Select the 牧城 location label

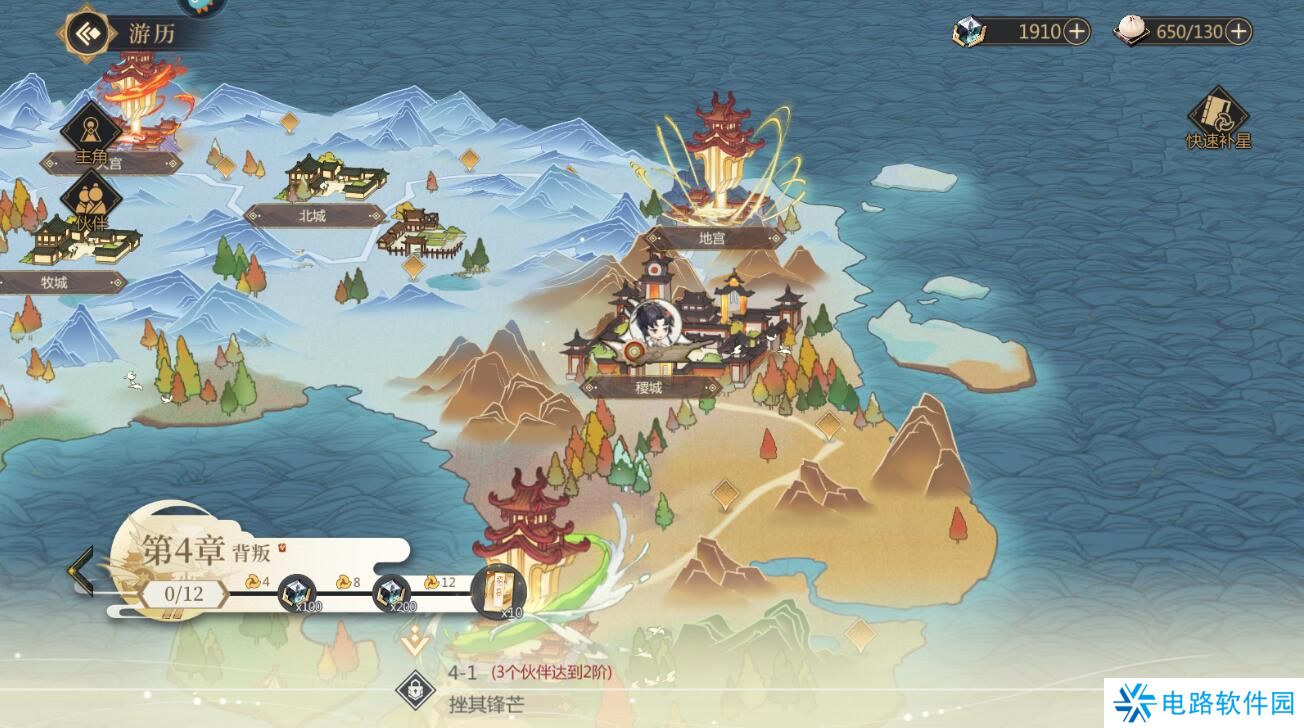point(55,283)
